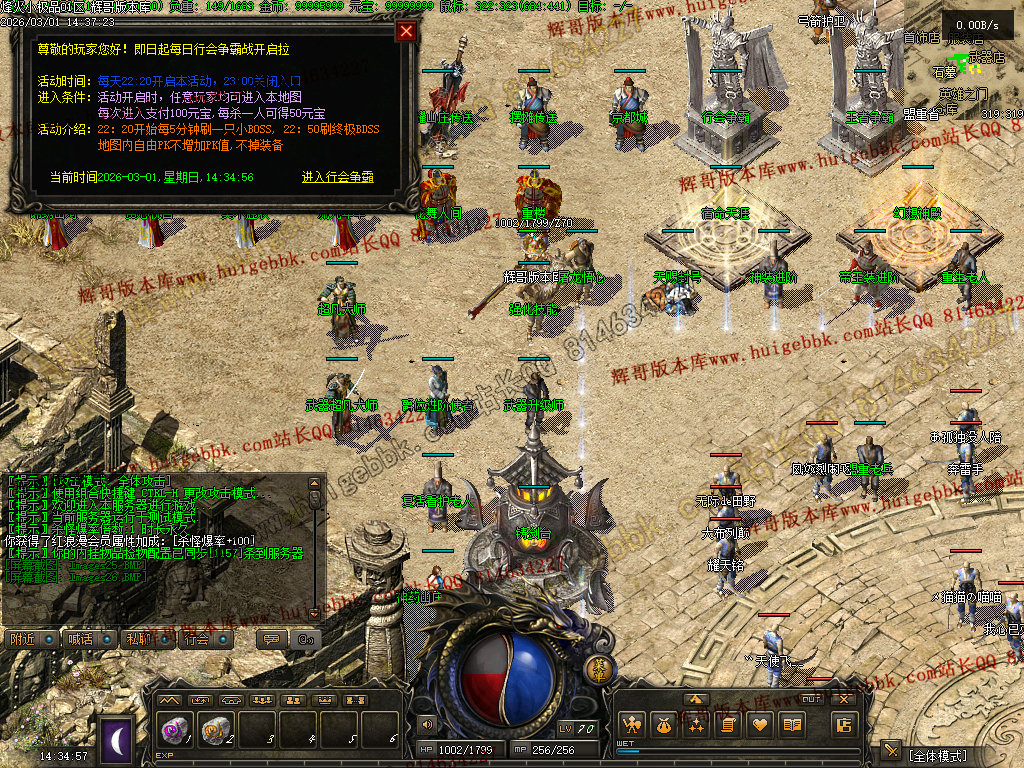Image resolution: width=1024 pixels, height=768 pixels.
Task: Open the money bag inventory
Action: (663, 724)
